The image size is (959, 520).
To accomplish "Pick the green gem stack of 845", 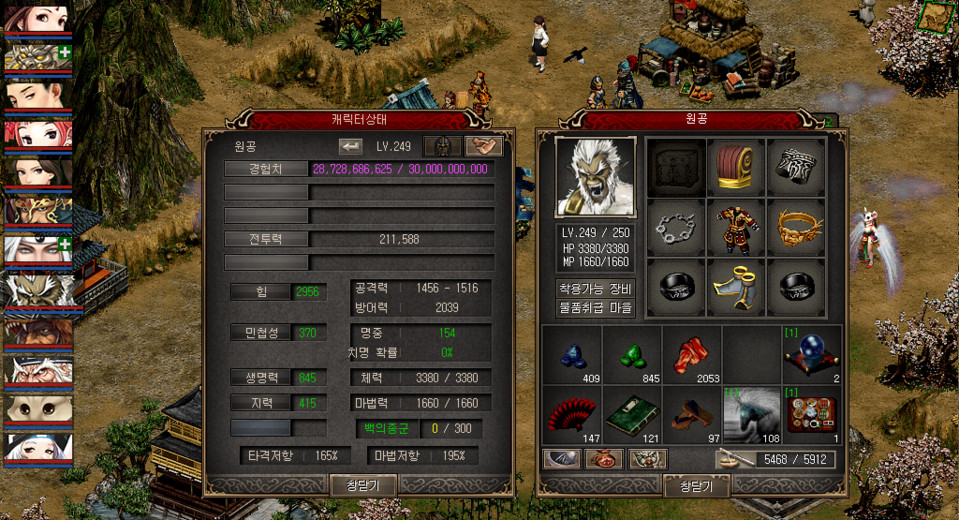I will coord(631,355).
